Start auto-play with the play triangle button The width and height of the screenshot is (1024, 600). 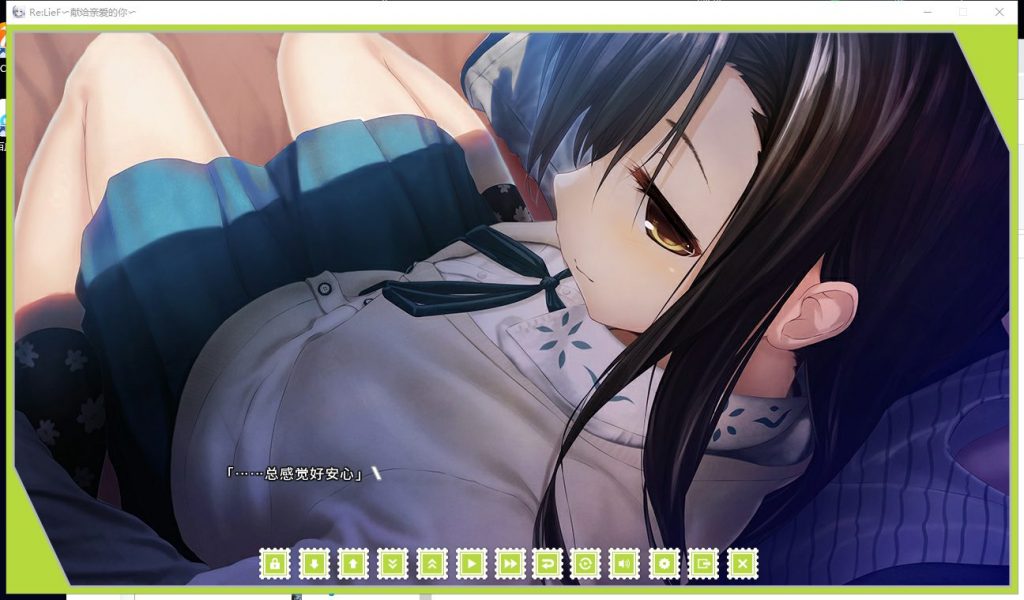470,564
